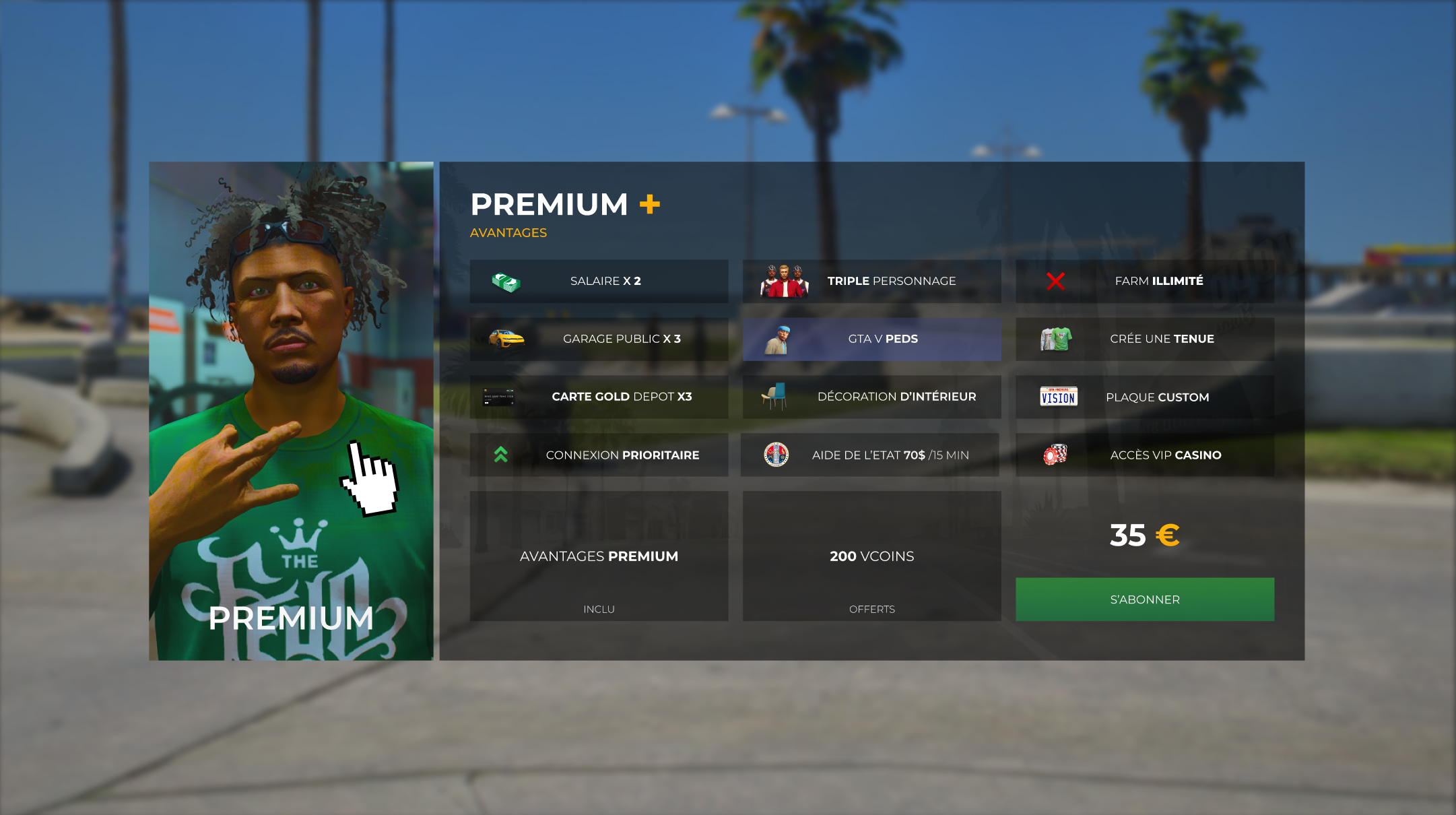Choose the Connexion Prioritaire tile

(x=599, y=455)
